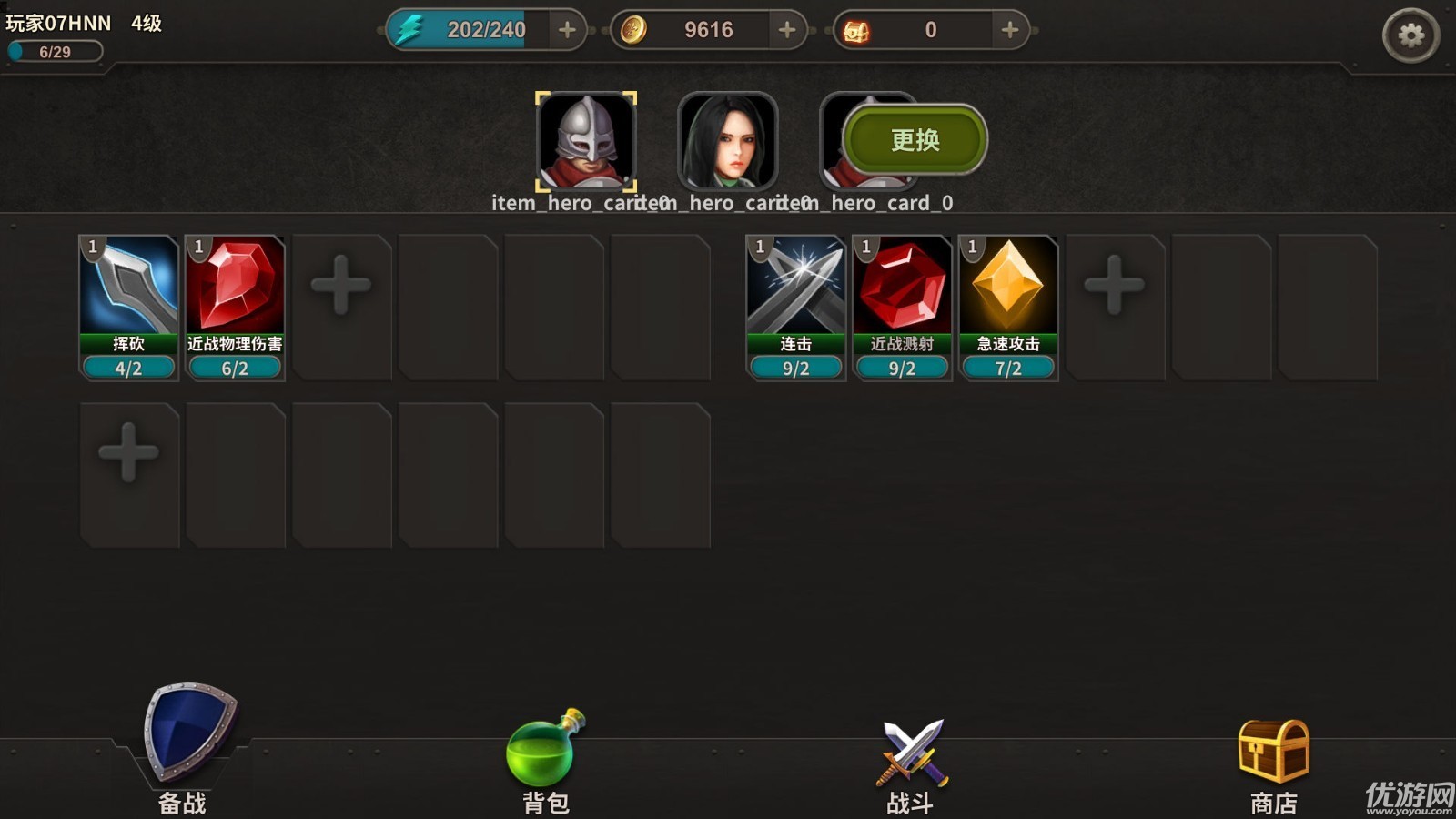
Task: Open the 商店 shop tab
Action: coord(1273,763)
